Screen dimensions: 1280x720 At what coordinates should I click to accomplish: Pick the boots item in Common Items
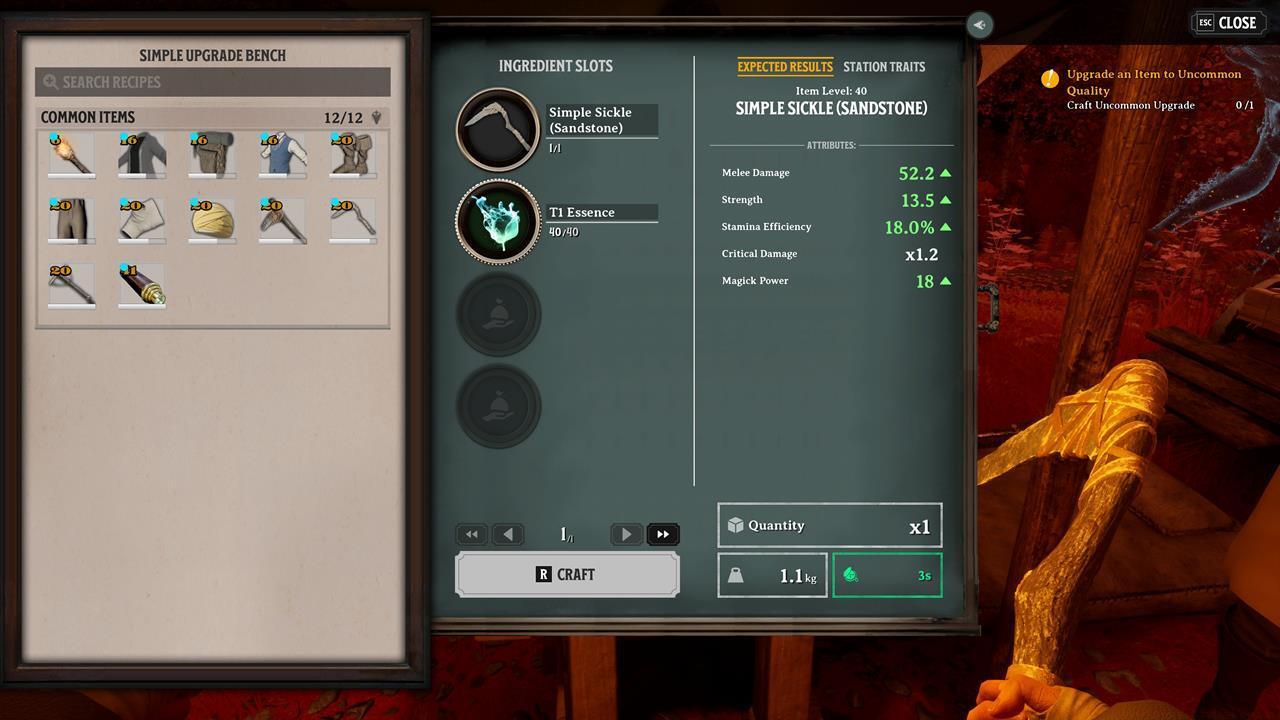point(353,155)
